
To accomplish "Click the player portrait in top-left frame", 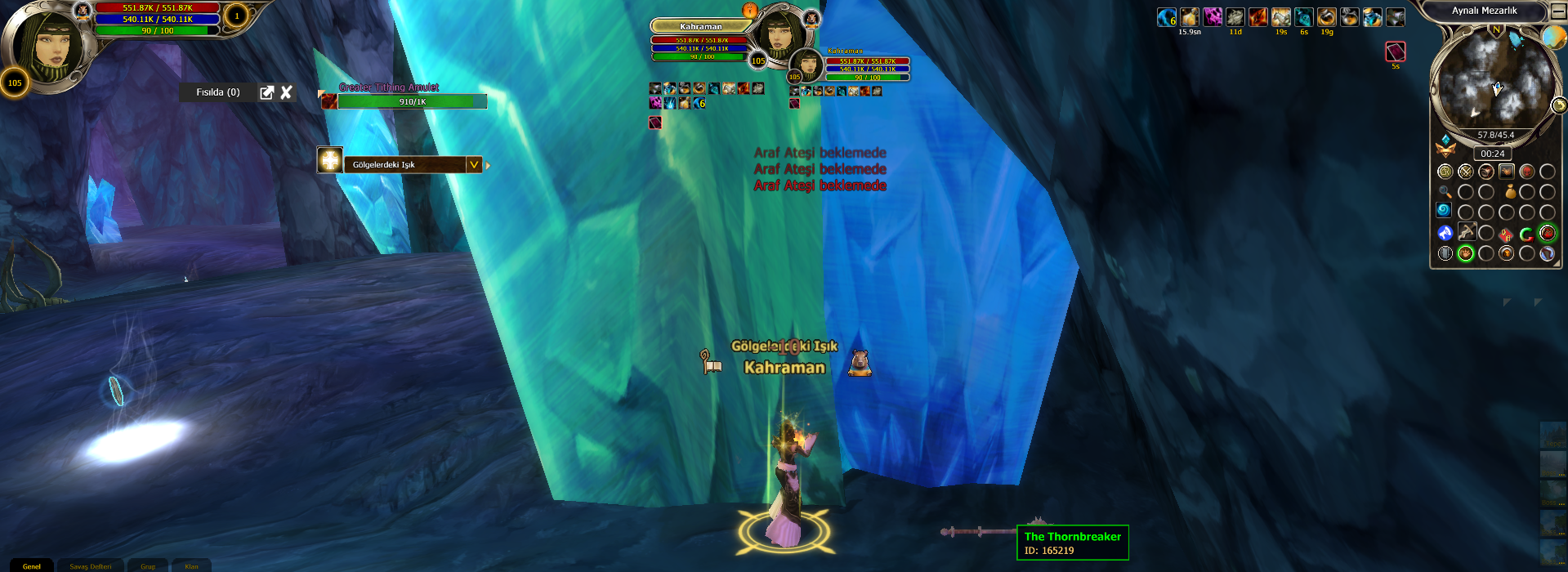I will pos(51,45).
